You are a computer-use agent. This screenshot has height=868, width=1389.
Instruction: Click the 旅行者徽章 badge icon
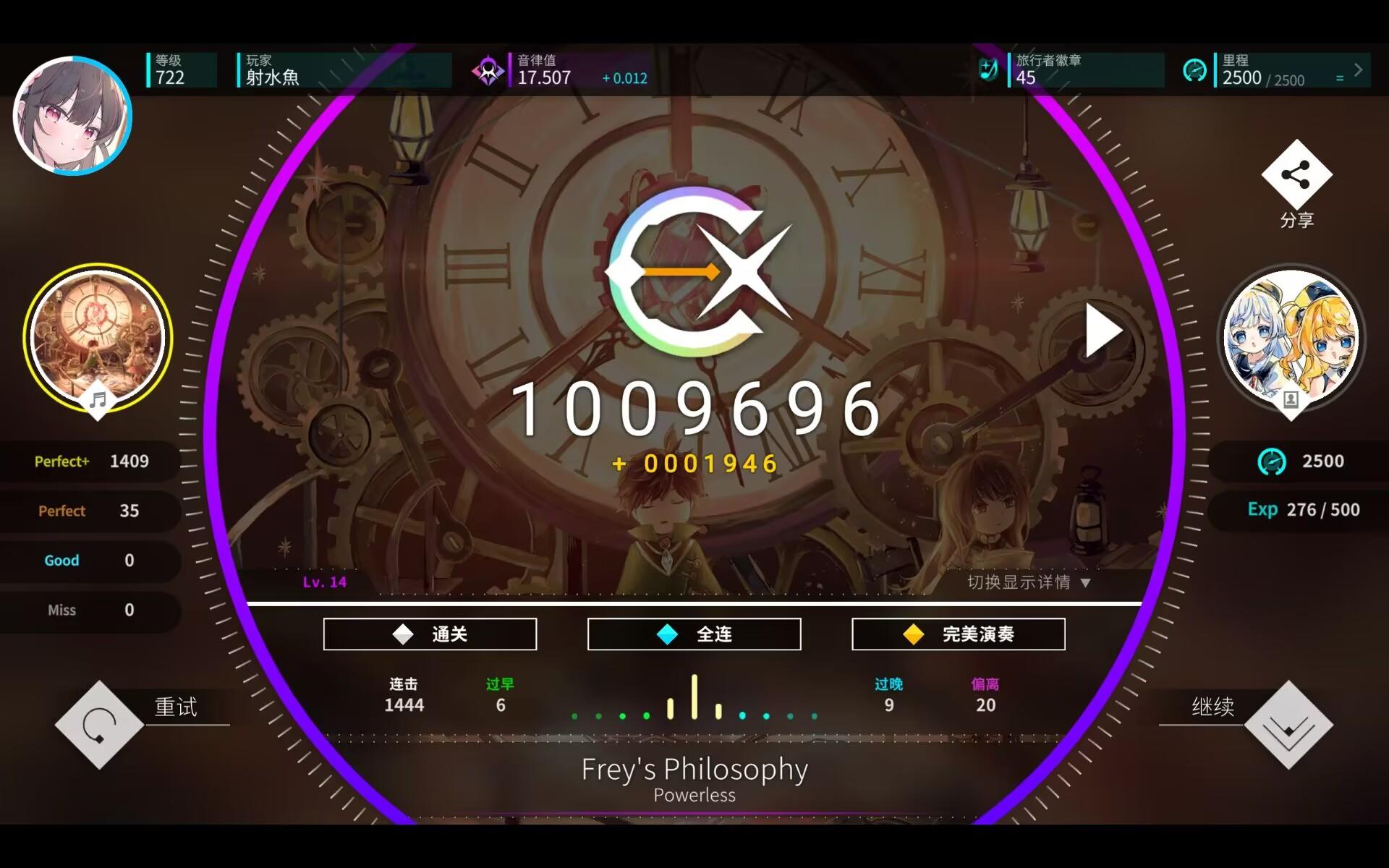[988, 69]
